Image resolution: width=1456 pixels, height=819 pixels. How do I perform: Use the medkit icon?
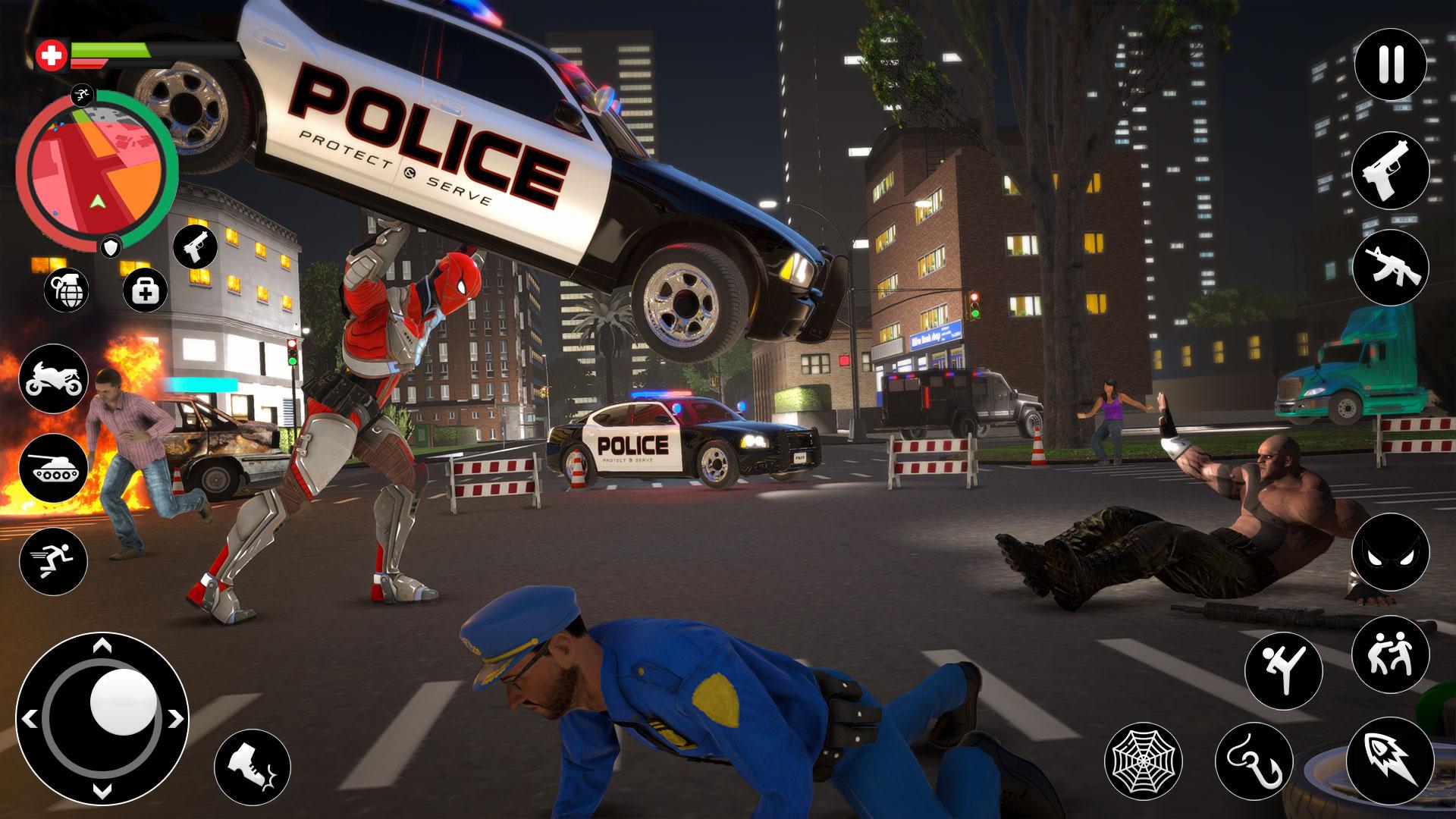144,289
